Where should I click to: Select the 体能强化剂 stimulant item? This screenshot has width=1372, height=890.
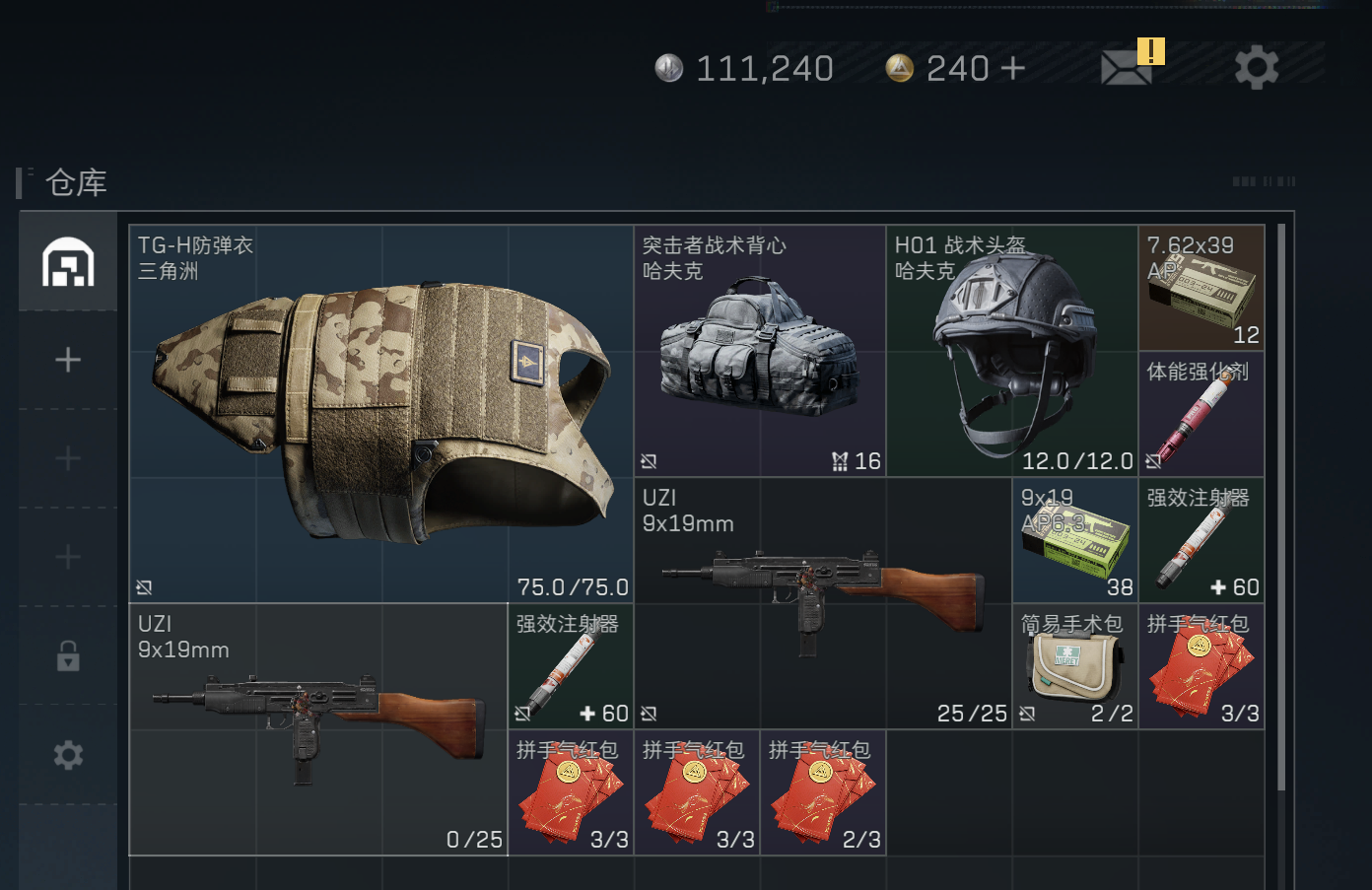pos(1201,414)
